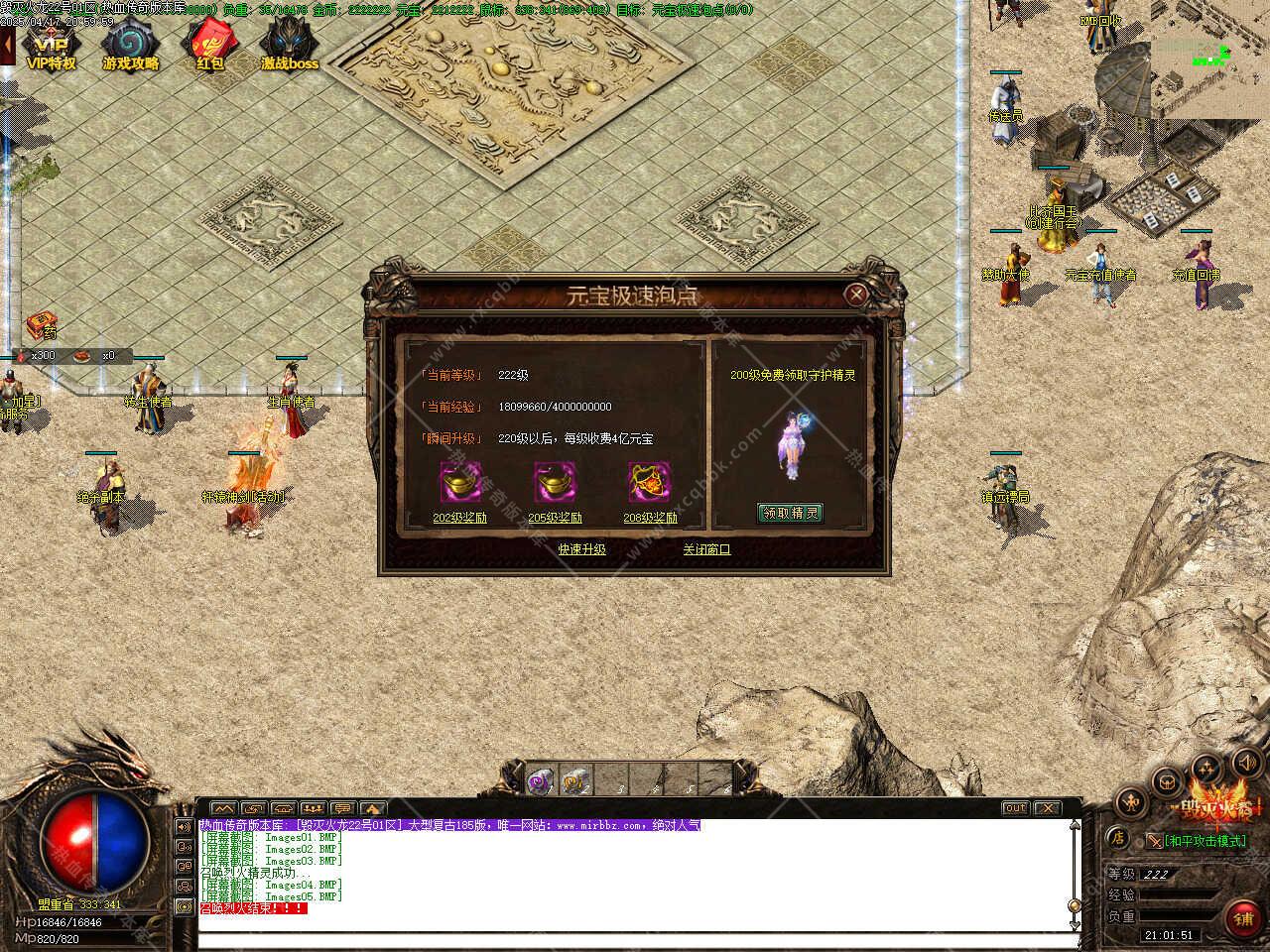
Task: Select the 205级奖励 reward link
Action: coord(555,518)
